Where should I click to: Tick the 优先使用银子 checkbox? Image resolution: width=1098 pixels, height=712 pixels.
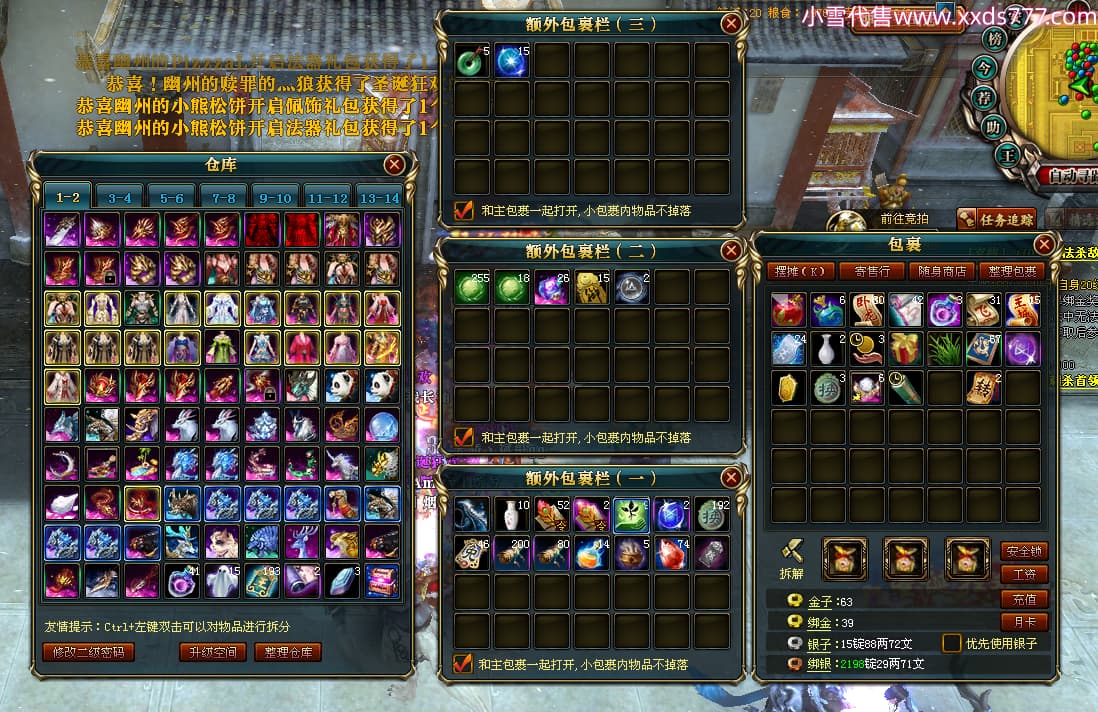951,643
